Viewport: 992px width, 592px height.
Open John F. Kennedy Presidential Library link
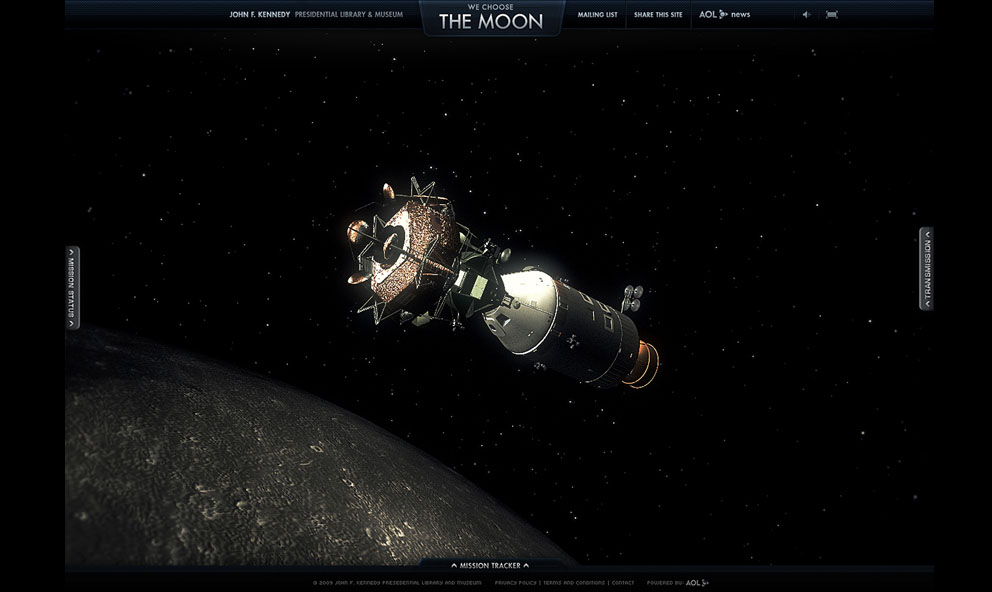coord(316,15)
